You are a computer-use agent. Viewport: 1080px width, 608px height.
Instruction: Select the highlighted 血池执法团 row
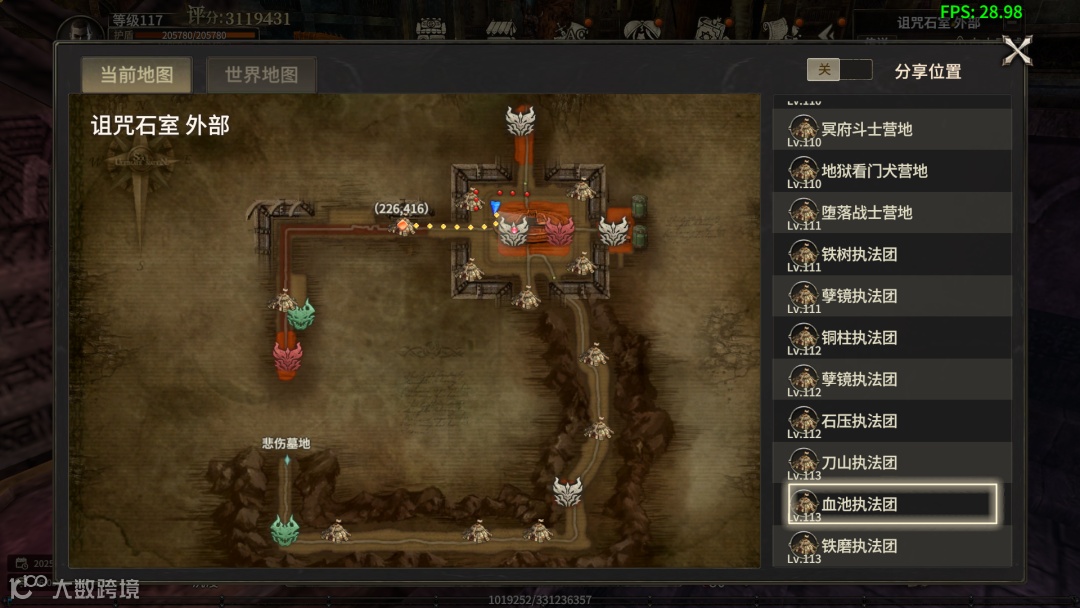point(891,504)
